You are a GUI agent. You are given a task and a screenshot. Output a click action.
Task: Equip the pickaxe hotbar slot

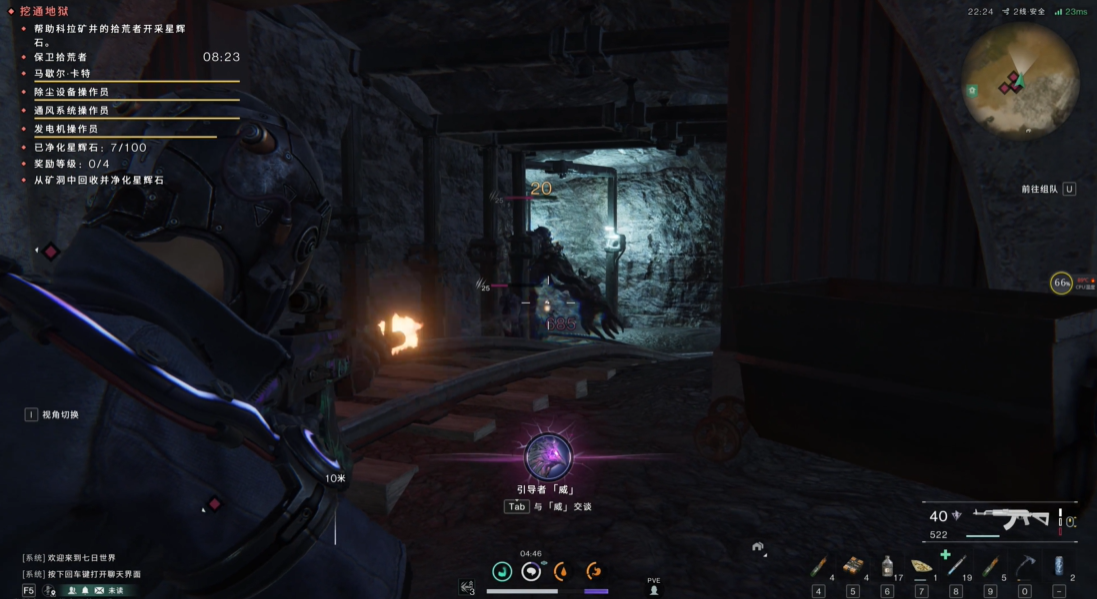[1024, 567]
